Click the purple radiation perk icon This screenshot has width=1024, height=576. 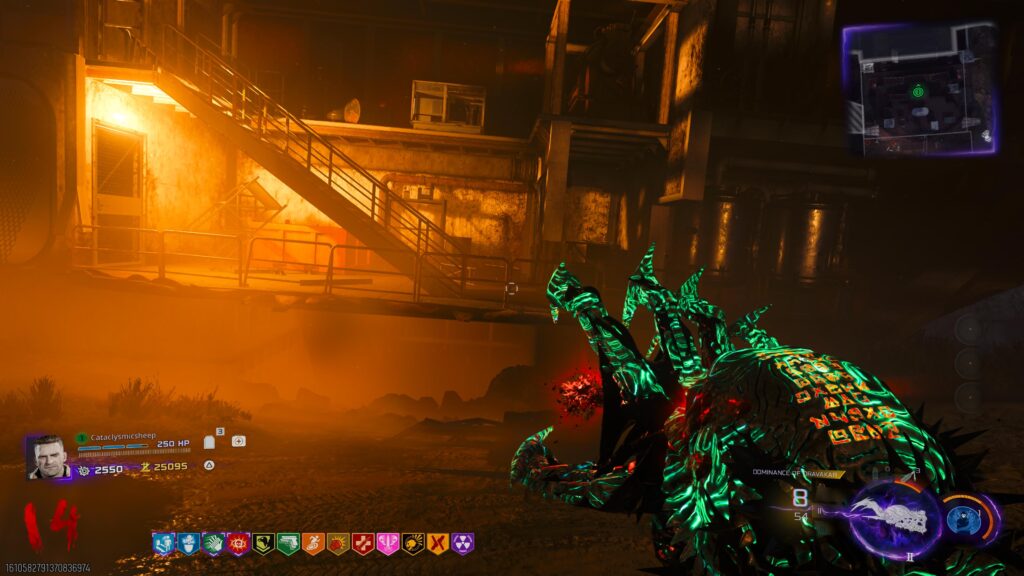pos(463,543)
